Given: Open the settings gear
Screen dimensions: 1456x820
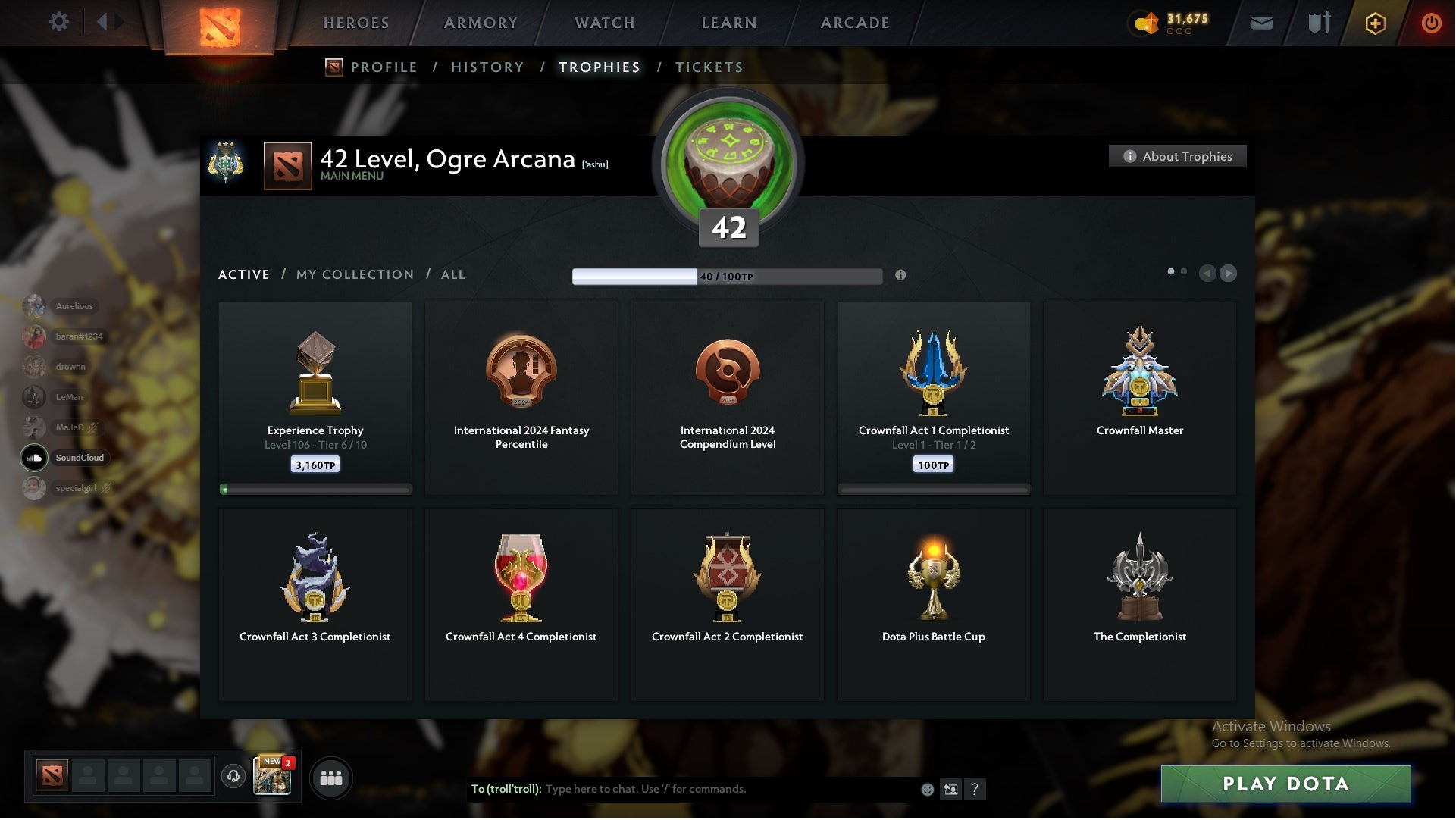Looking at the screenshot, I should [59, 22].
